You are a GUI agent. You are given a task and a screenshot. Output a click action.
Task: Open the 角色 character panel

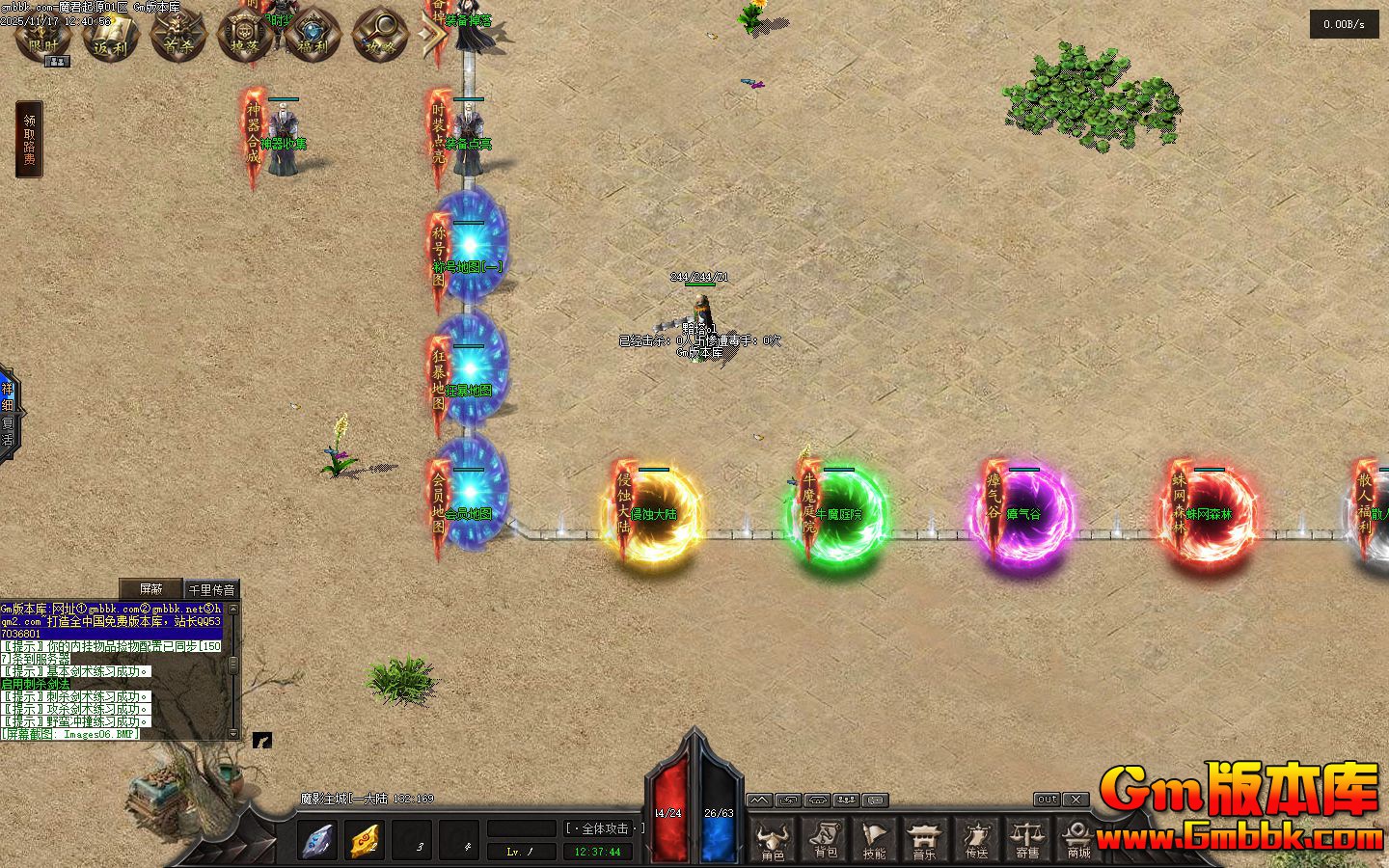pos(773,838)
